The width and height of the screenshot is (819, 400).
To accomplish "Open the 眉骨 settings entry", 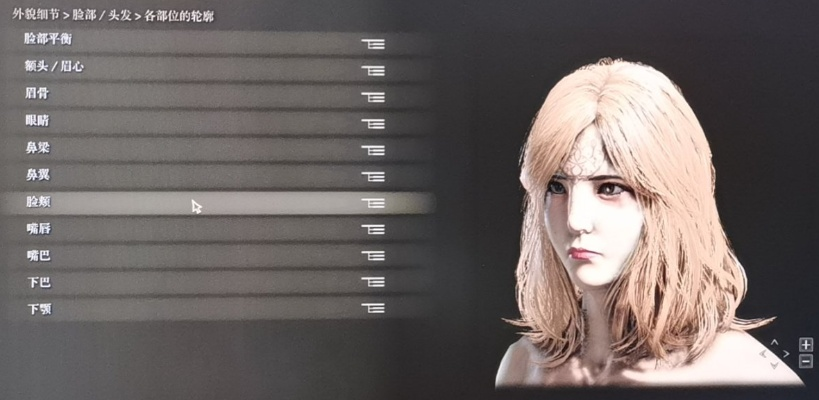I will click(200, 96).
